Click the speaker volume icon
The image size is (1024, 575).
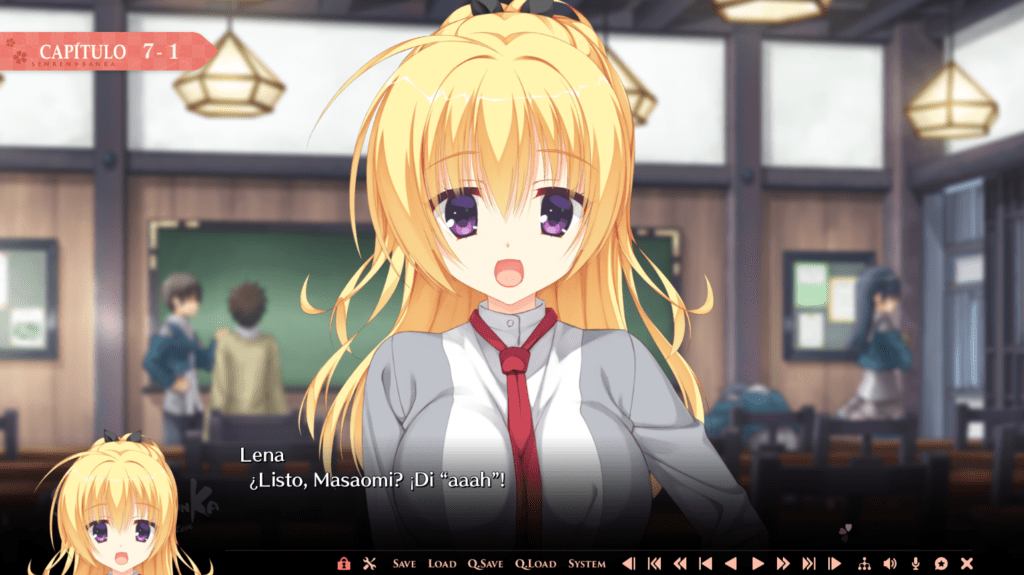(x=889, y=564)
